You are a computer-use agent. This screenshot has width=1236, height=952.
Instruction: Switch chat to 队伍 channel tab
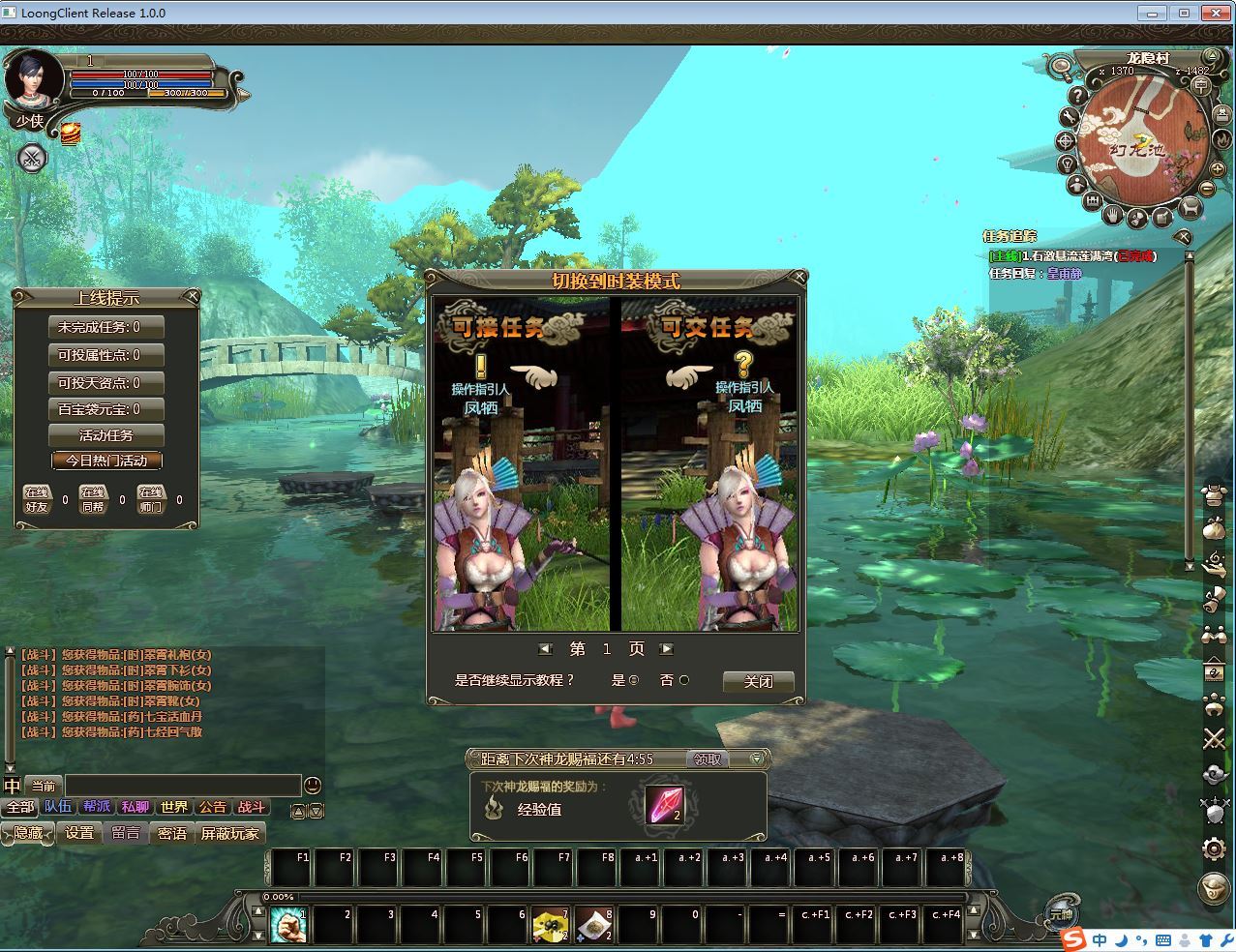click(58, 807)
